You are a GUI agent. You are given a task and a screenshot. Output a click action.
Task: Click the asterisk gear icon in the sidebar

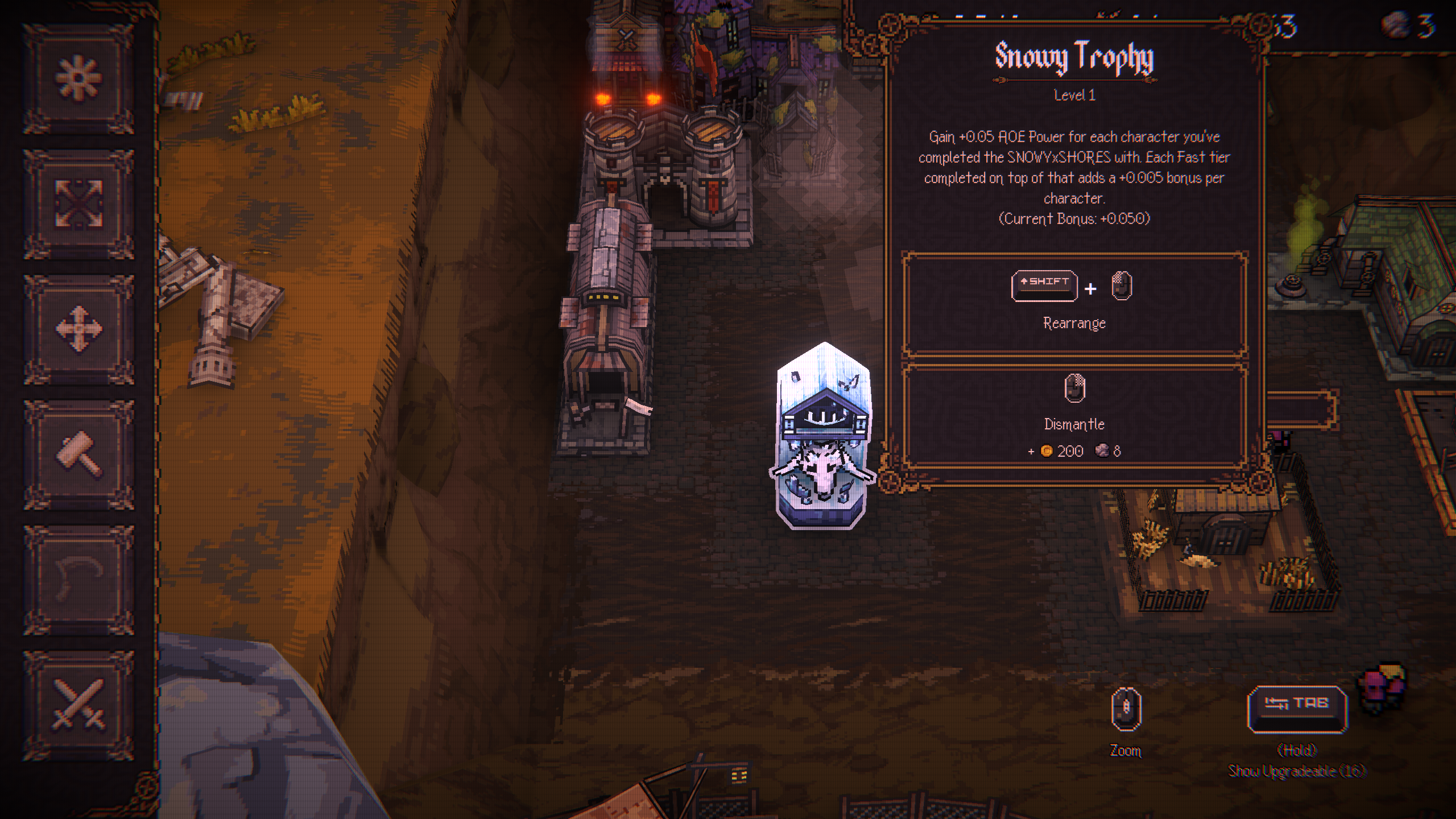click(78, 78)
